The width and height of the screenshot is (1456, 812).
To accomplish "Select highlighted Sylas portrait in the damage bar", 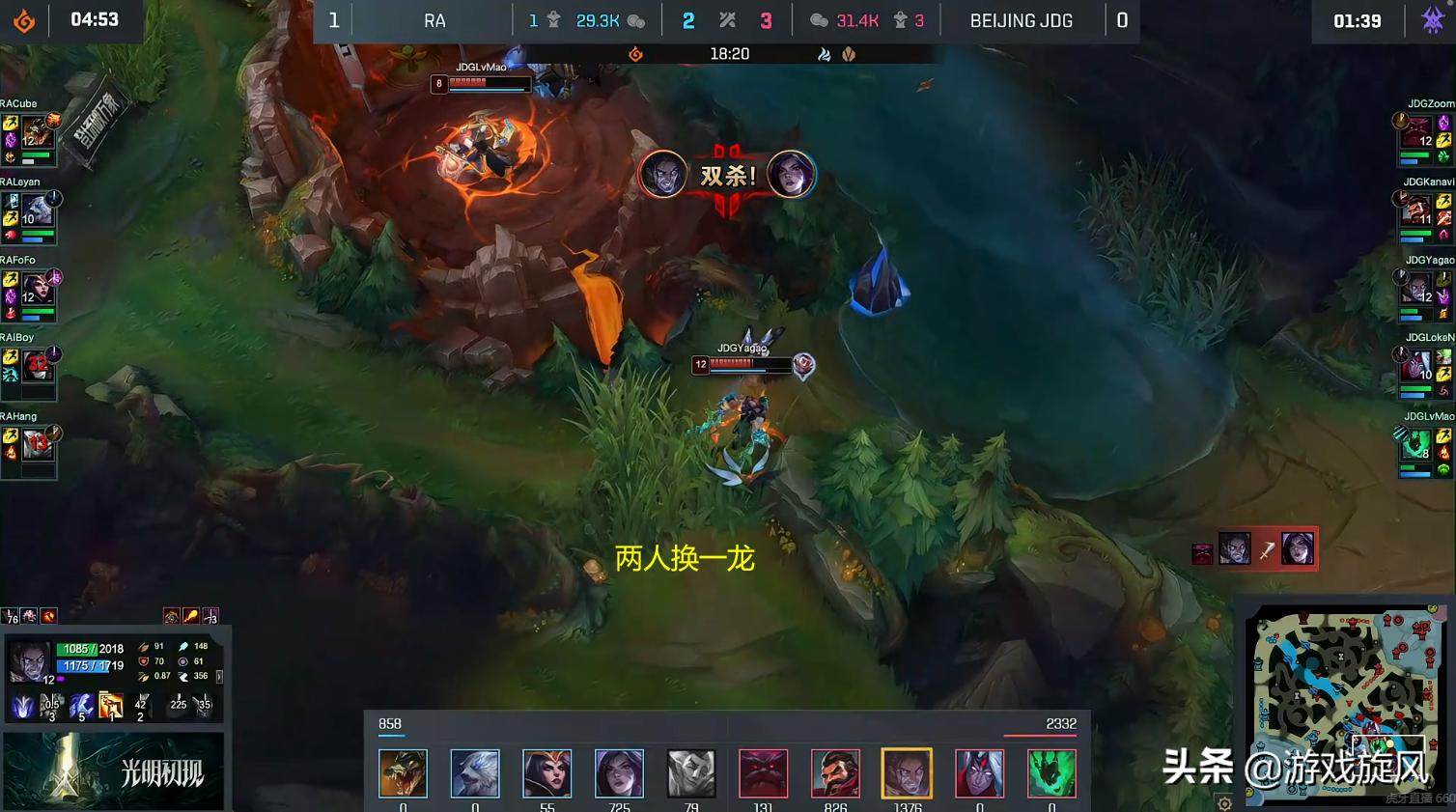I will point(907,773).
